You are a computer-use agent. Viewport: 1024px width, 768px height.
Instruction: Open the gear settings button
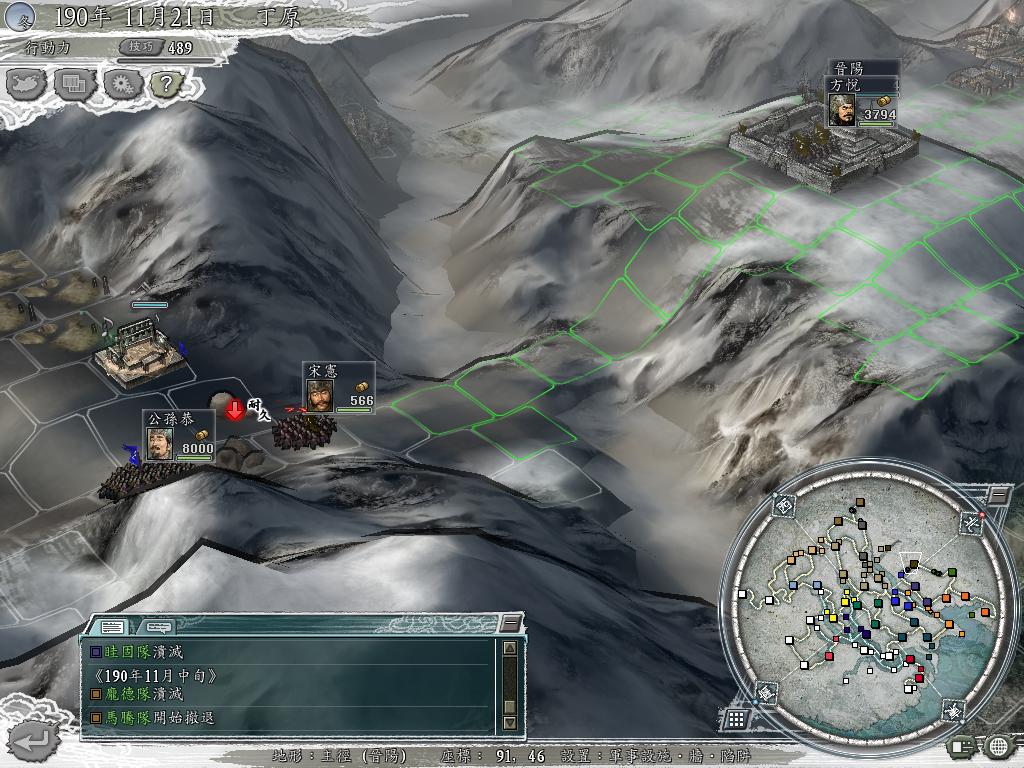point(122,84)
